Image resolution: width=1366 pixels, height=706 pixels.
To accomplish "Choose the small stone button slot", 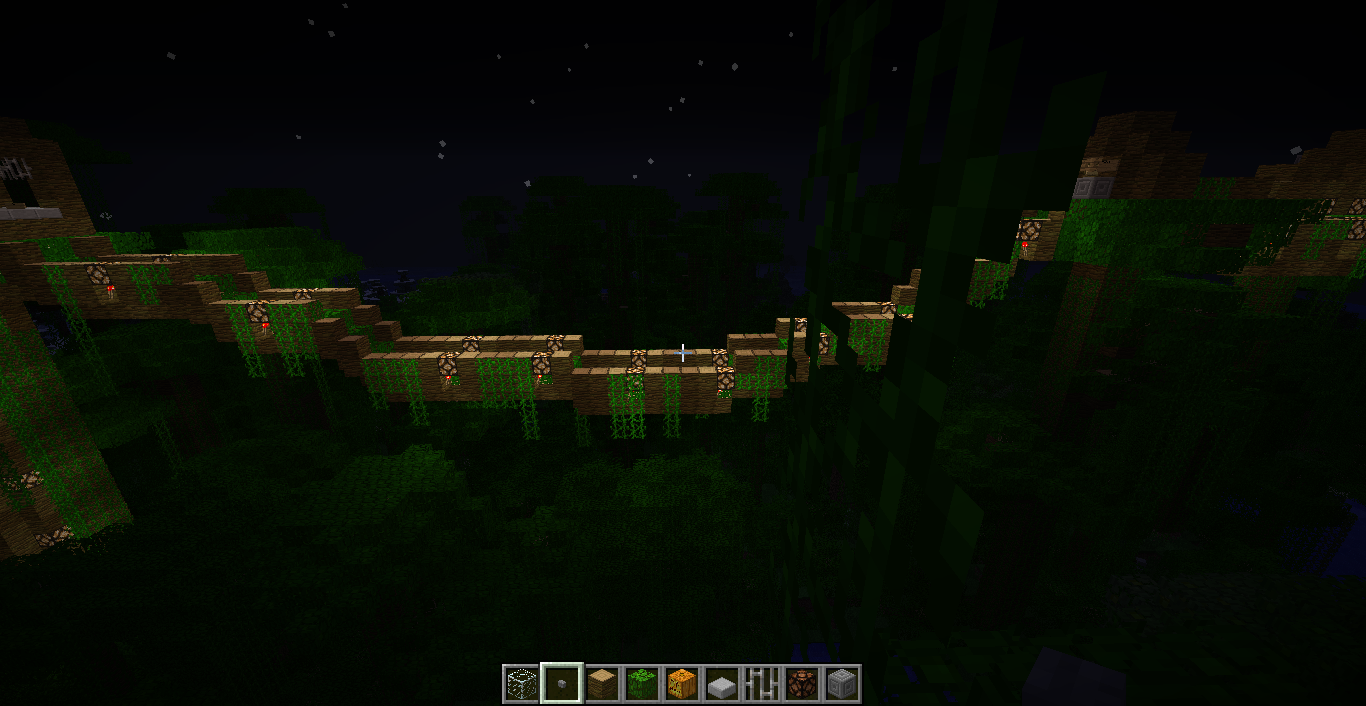I will tap(561, 684).
